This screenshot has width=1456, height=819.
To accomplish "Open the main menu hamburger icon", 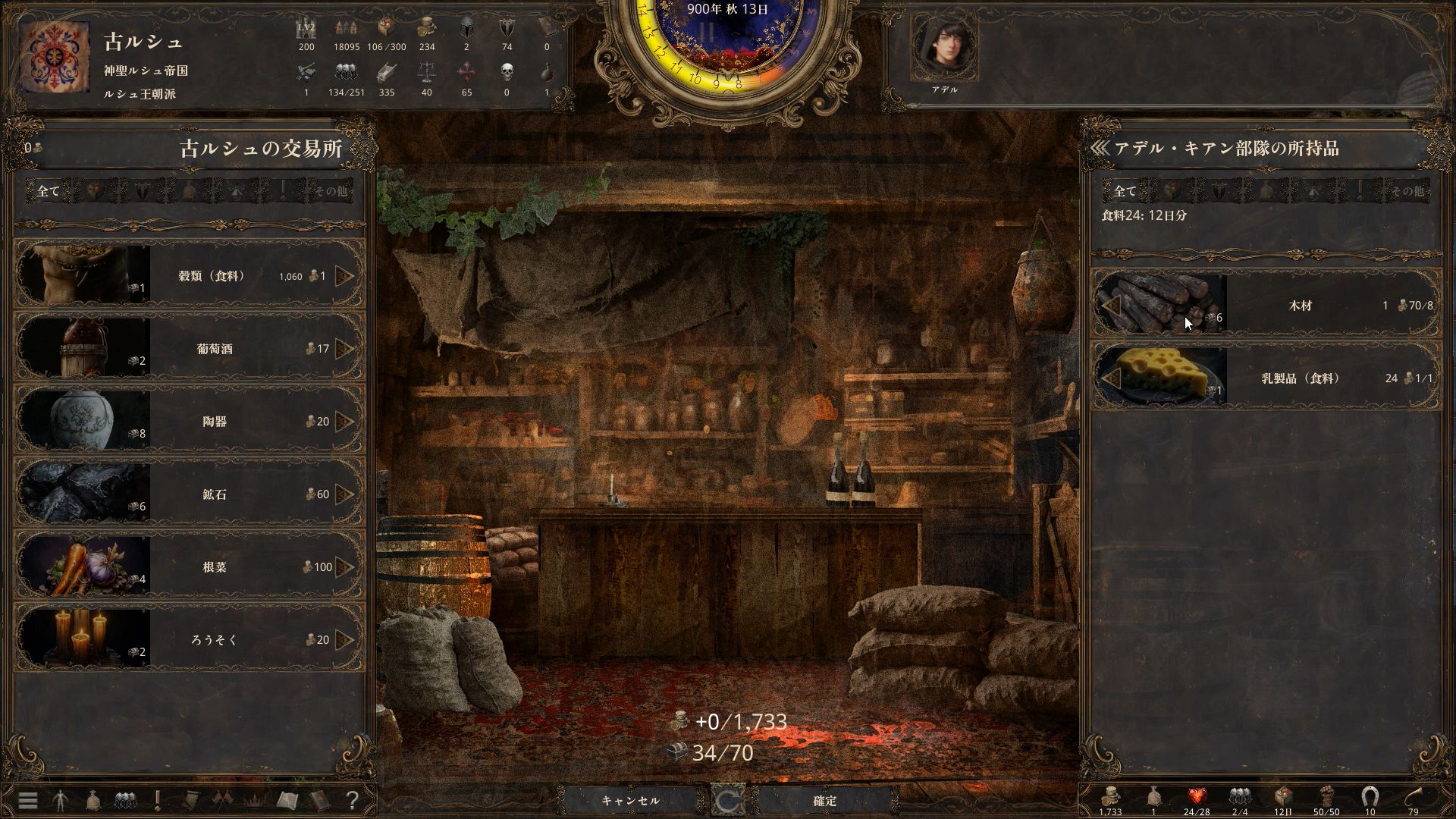I will (x=28, y=800).
